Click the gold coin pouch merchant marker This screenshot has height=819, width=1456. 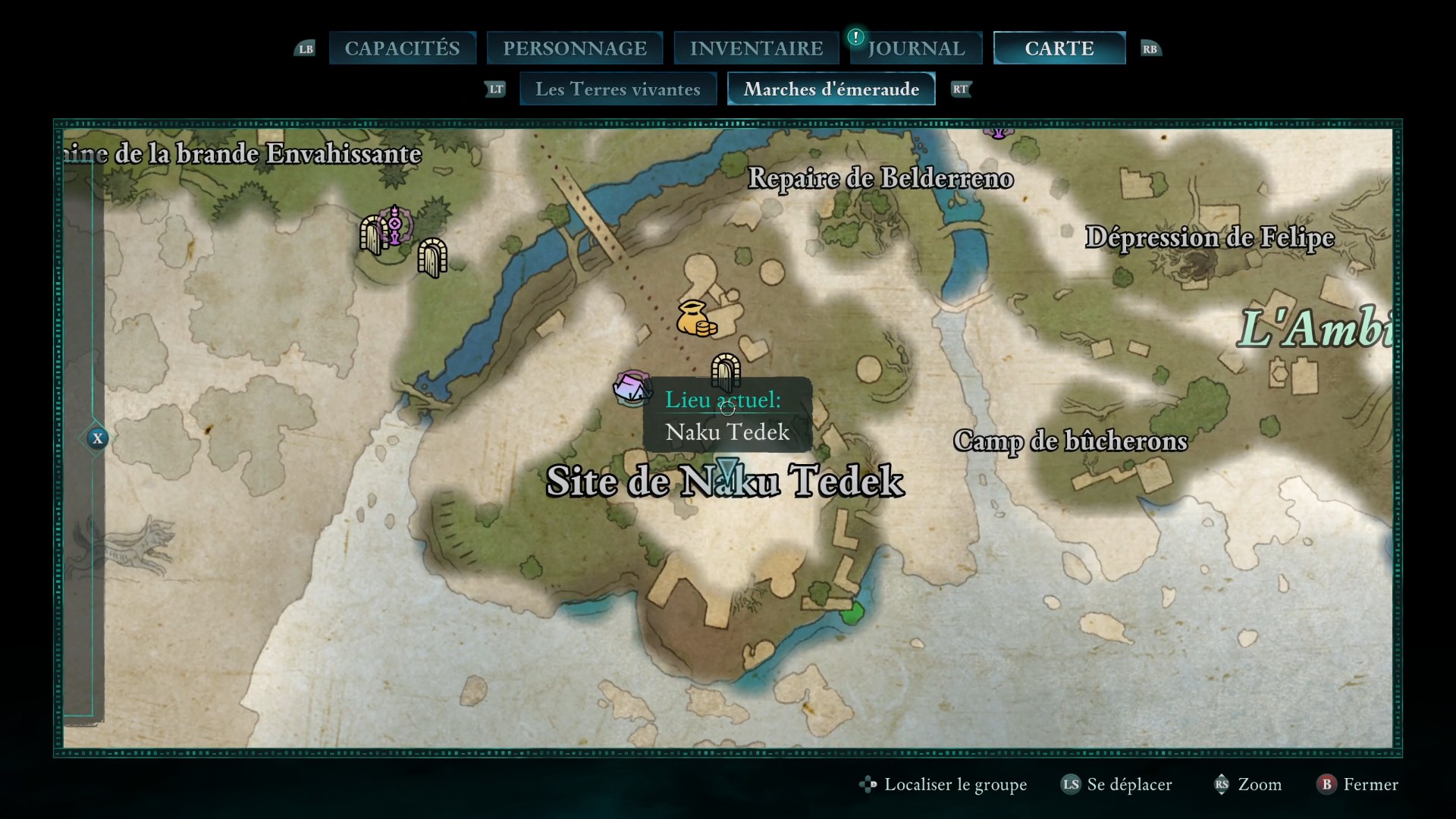[x=695, y=319]
